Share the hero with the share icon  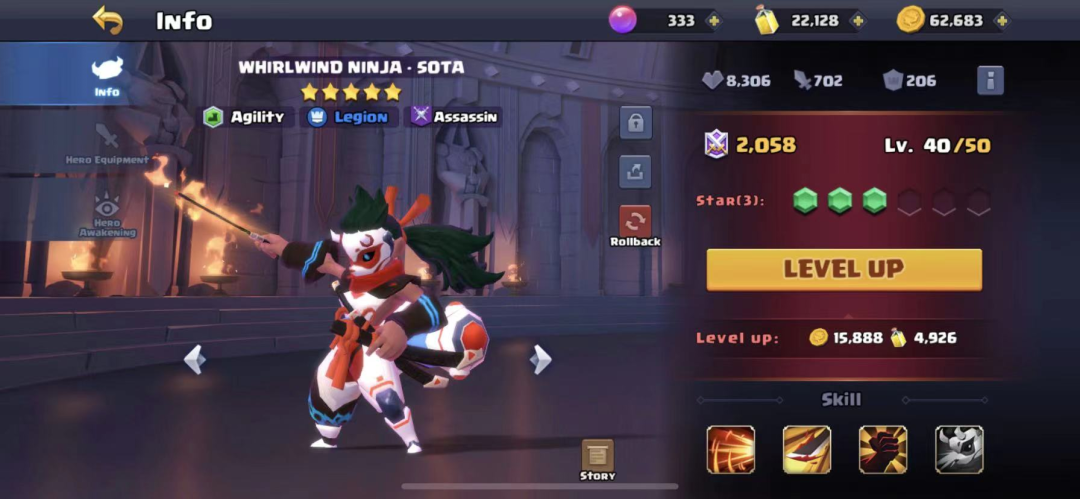(x=635, y=171)
